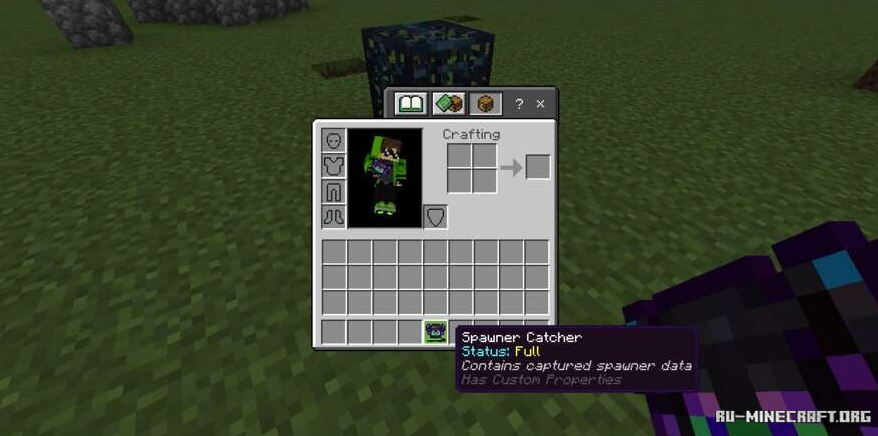Pick up the Spawner Catcher item
The height and width of the screenshot is (436, 878).
(435, 331)
